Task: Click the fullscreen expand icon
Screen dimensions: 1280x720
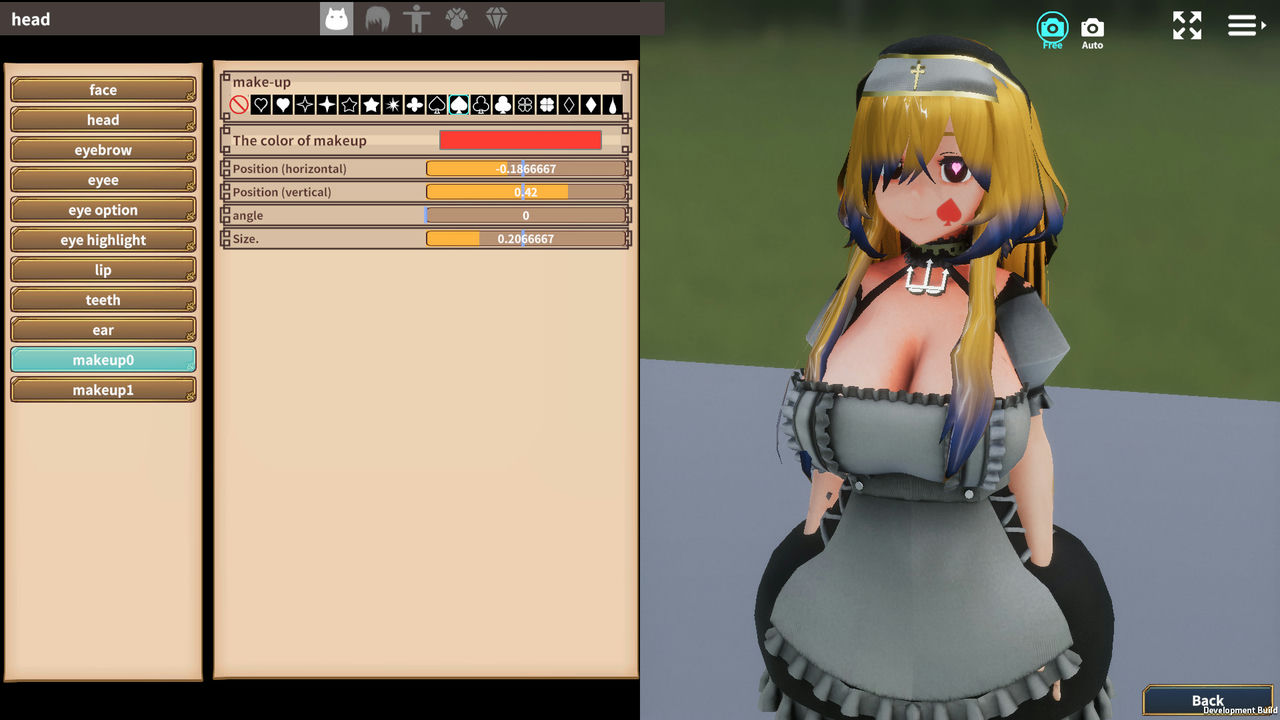Action: point(1187,25)
